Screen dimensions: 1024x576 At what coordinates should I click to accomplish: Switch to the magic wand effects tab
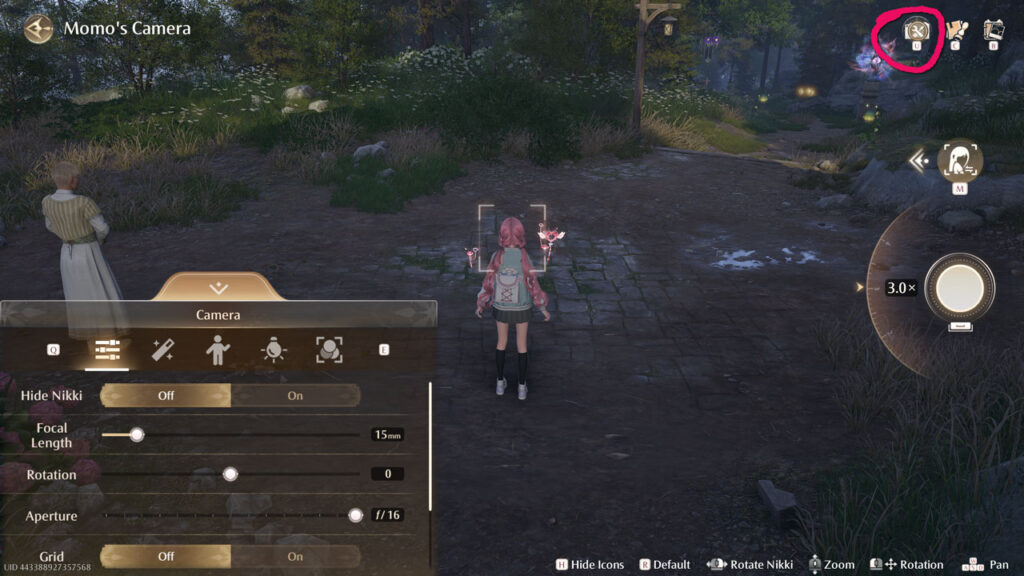coord(162,350)
